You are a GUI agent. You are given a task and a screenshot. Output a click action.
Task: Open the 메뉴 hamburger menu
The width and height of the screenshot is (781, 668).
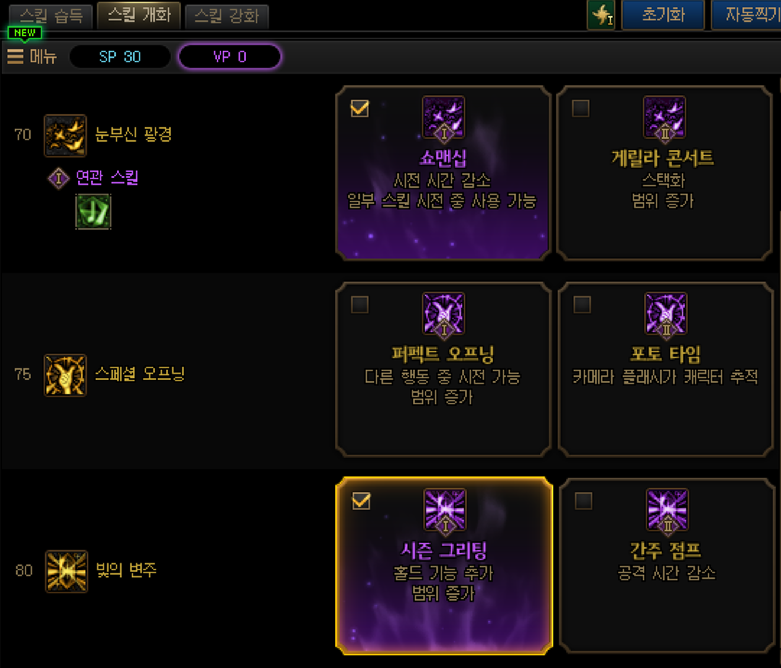[31, 56]
